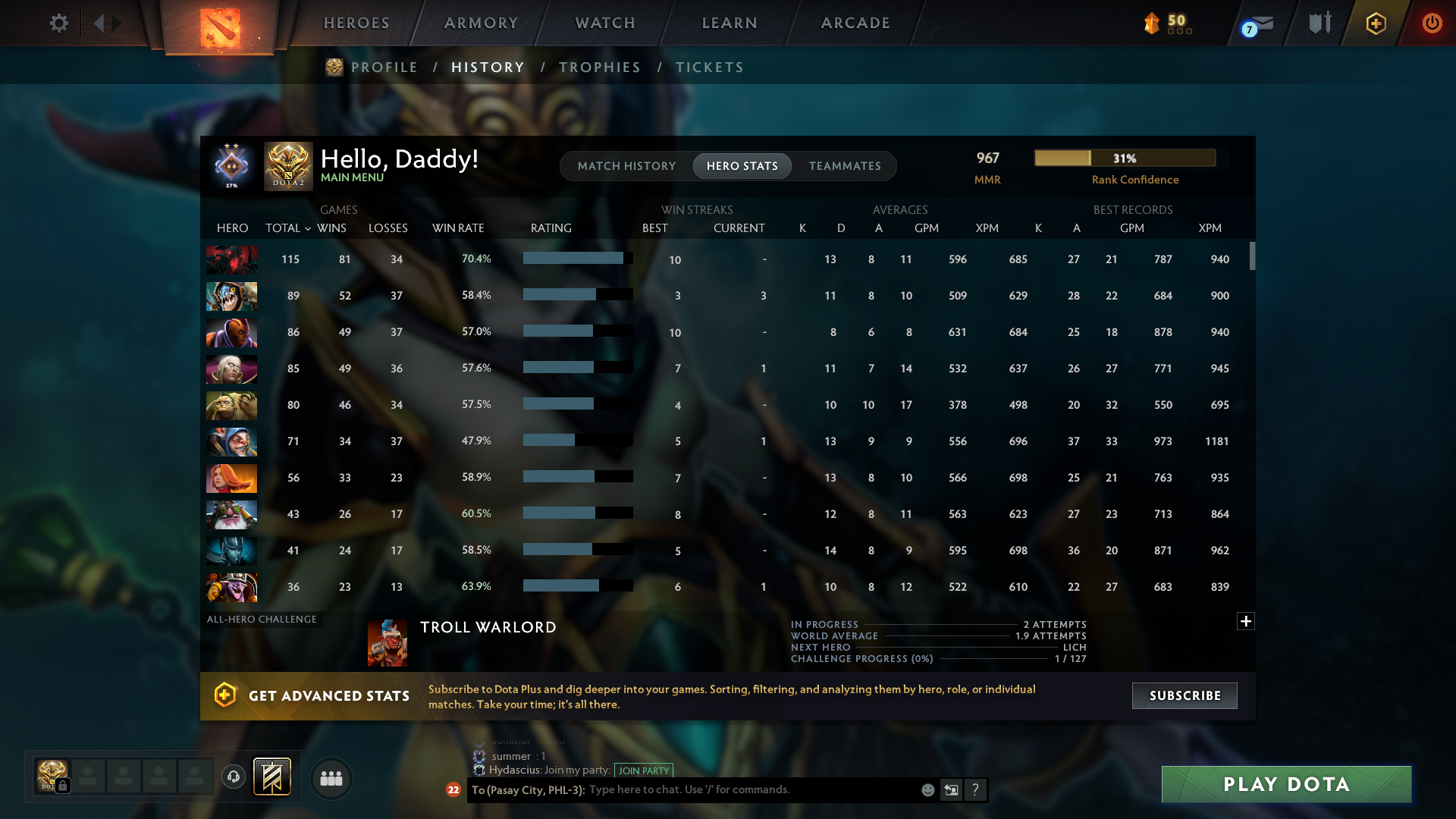Expand the All-Hero Challenge details with plus button
Image resolution: width=1456 pixels, height=819 pixels.
[1246, 621]
